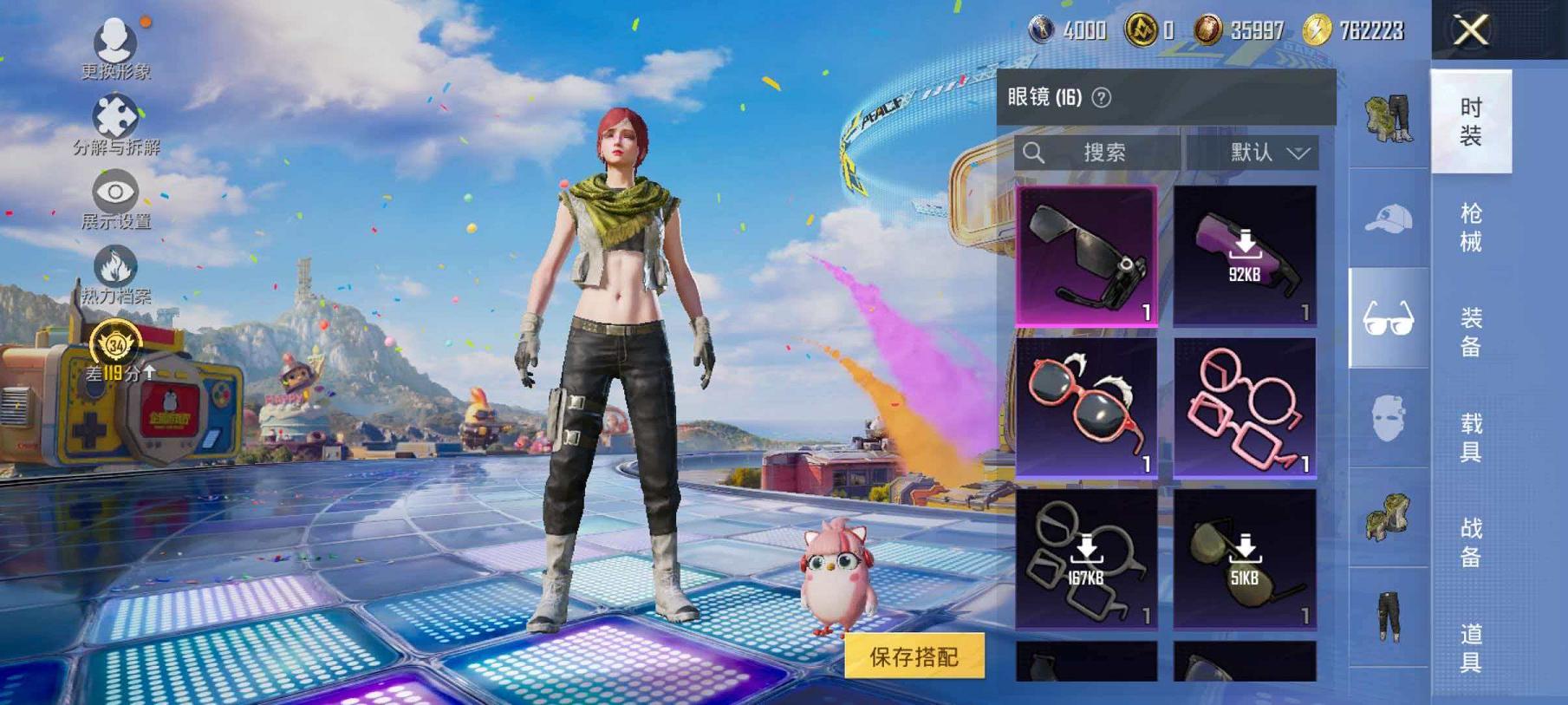Toggle selection of the black sunglasses item

(x=1090, y=253)
